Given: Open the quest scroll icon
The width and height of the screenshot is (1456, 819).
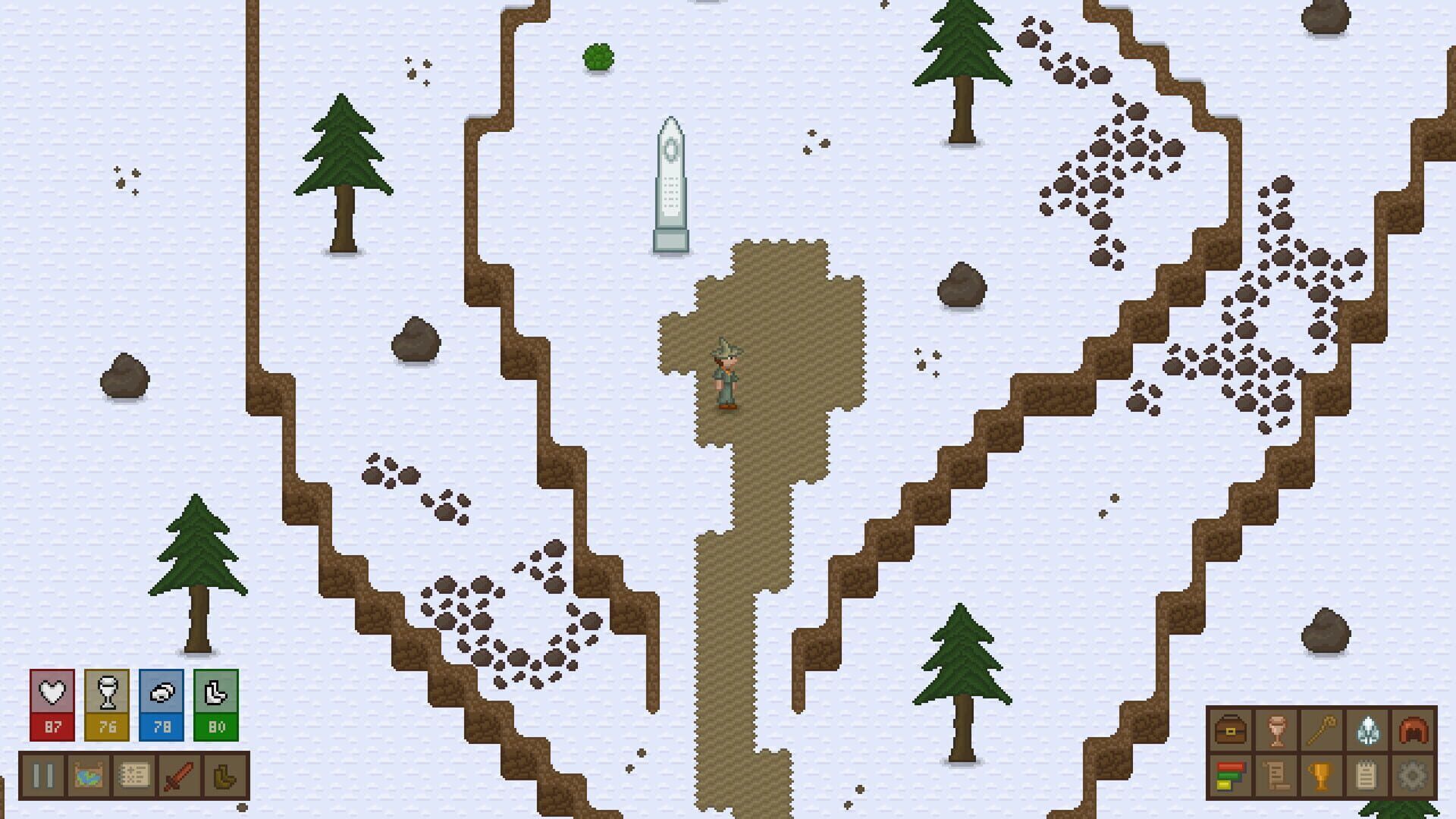Looking at the screenshot, I should [x=1276, y=776].
